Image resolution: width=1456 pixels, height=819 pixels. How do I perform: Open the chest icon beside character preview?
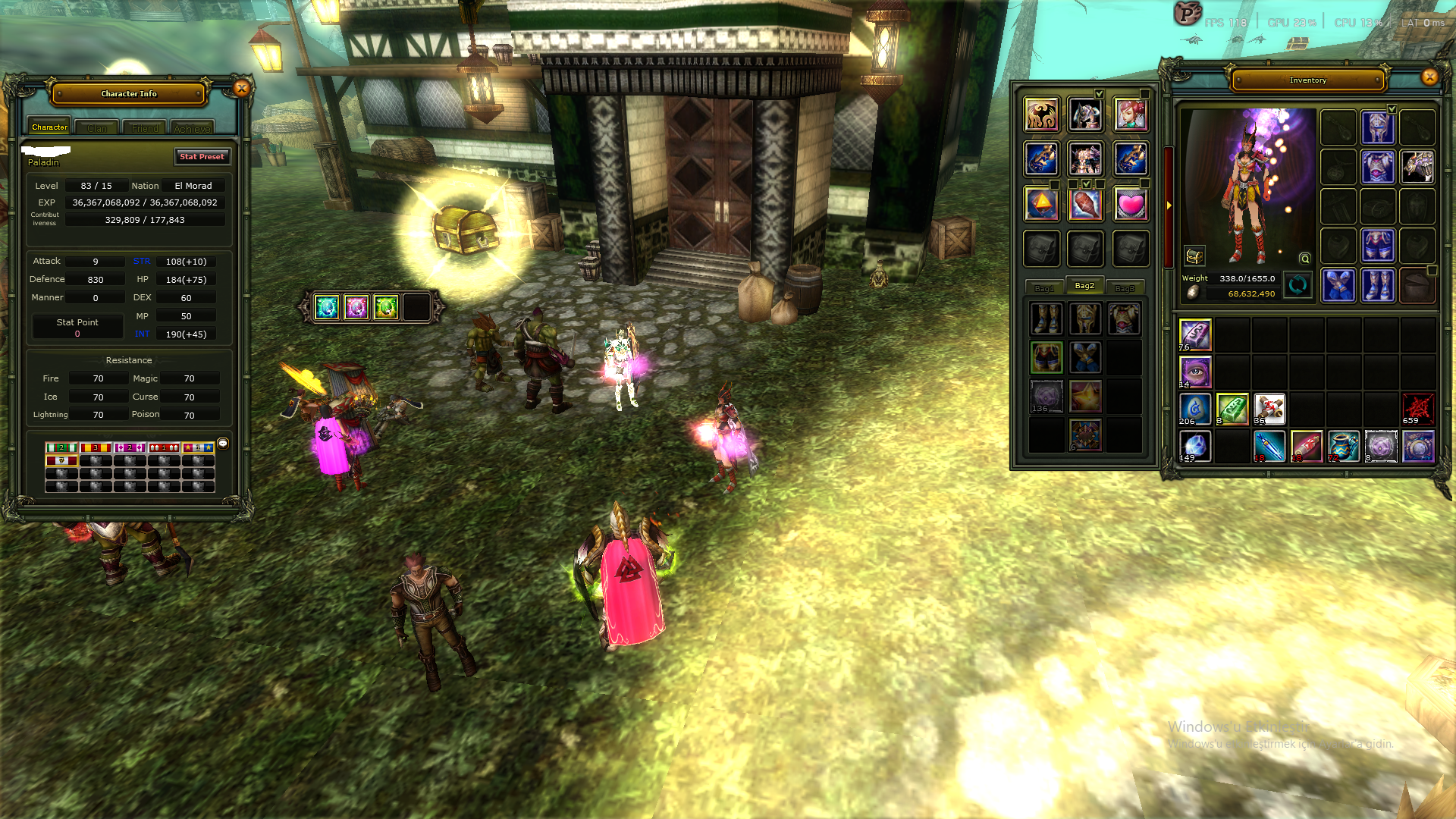(1194, 256)
